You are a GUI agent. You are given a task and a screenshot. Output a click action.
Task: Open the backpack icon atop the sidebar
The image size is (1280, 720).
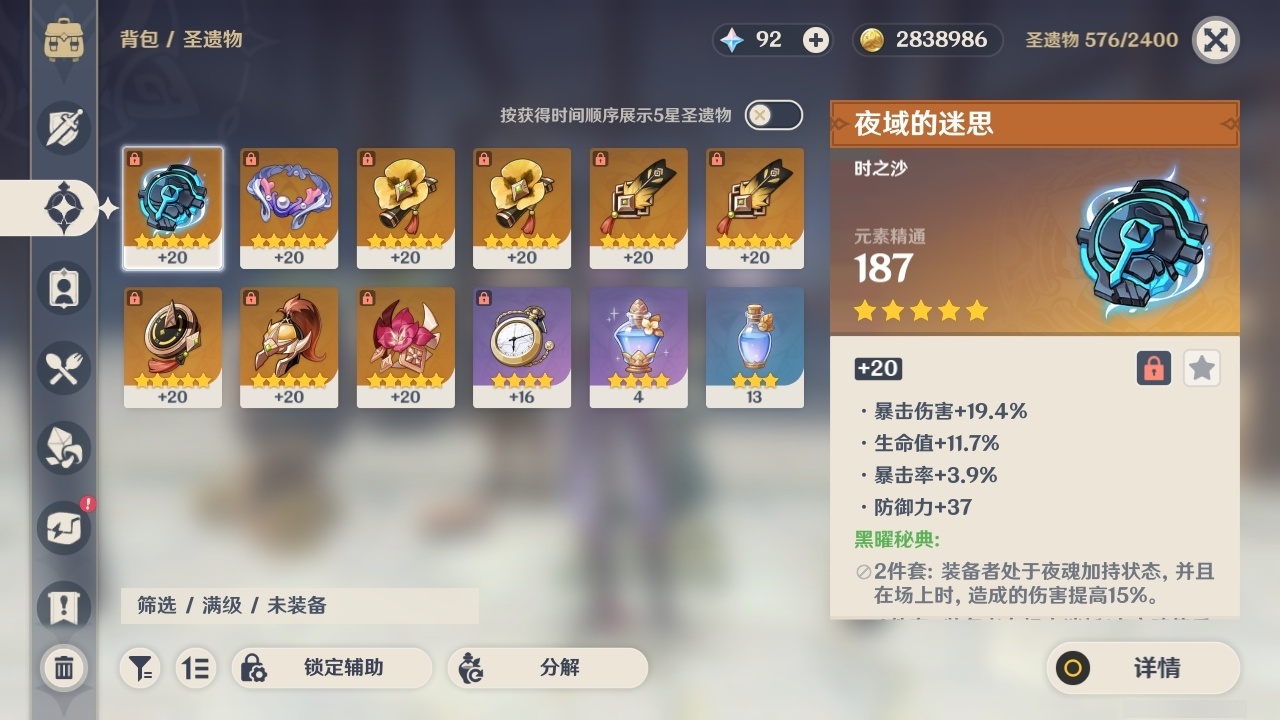(63, 40)
